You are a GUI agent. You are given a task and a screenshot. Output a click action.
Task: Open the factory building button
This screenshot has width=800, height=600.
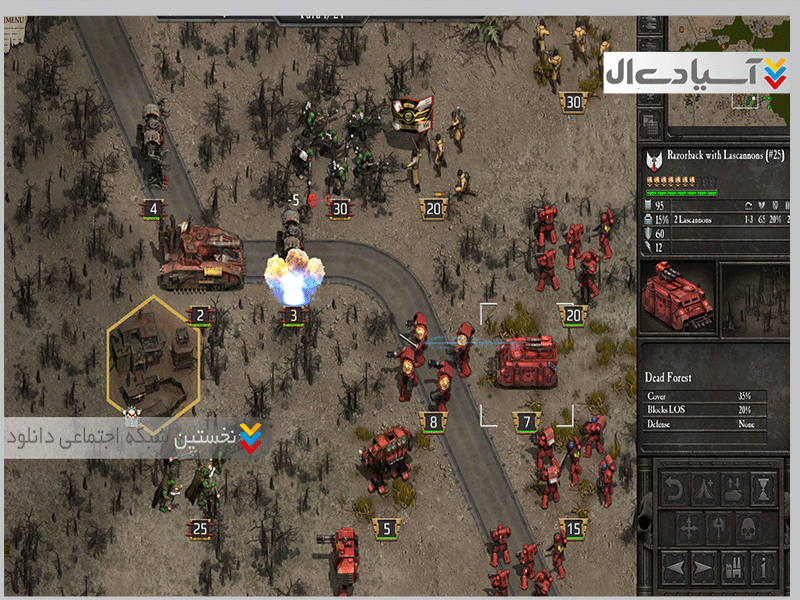(x=733, y=565)
